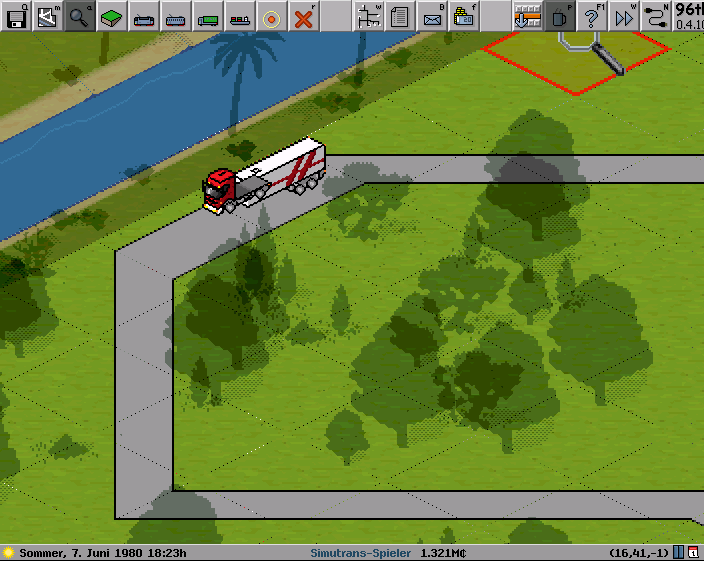Open the green truck road tools
The image size is (704, 561).
(x=208, y=16)
